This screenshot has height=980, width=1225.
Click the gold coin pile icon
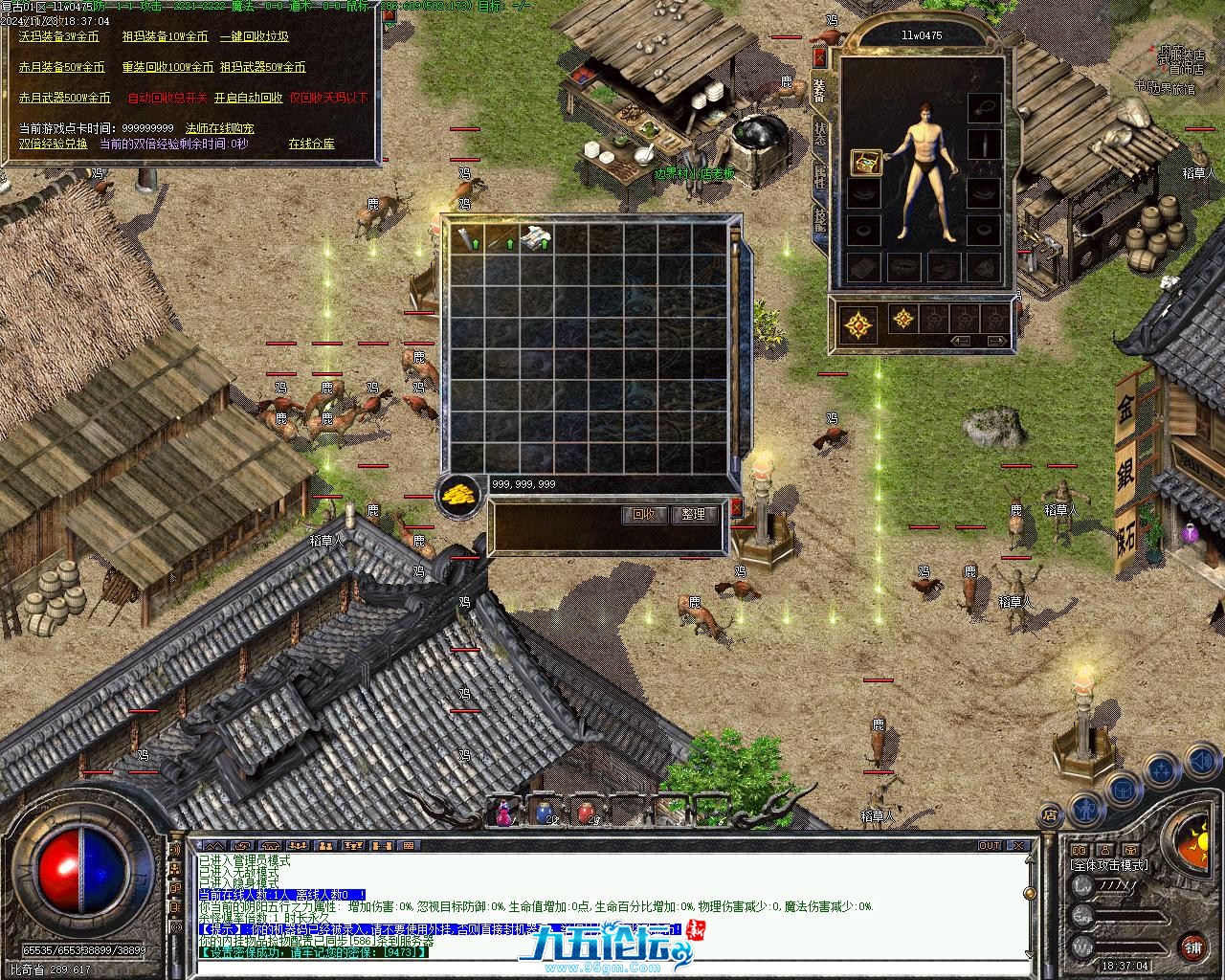click(459, 495)
